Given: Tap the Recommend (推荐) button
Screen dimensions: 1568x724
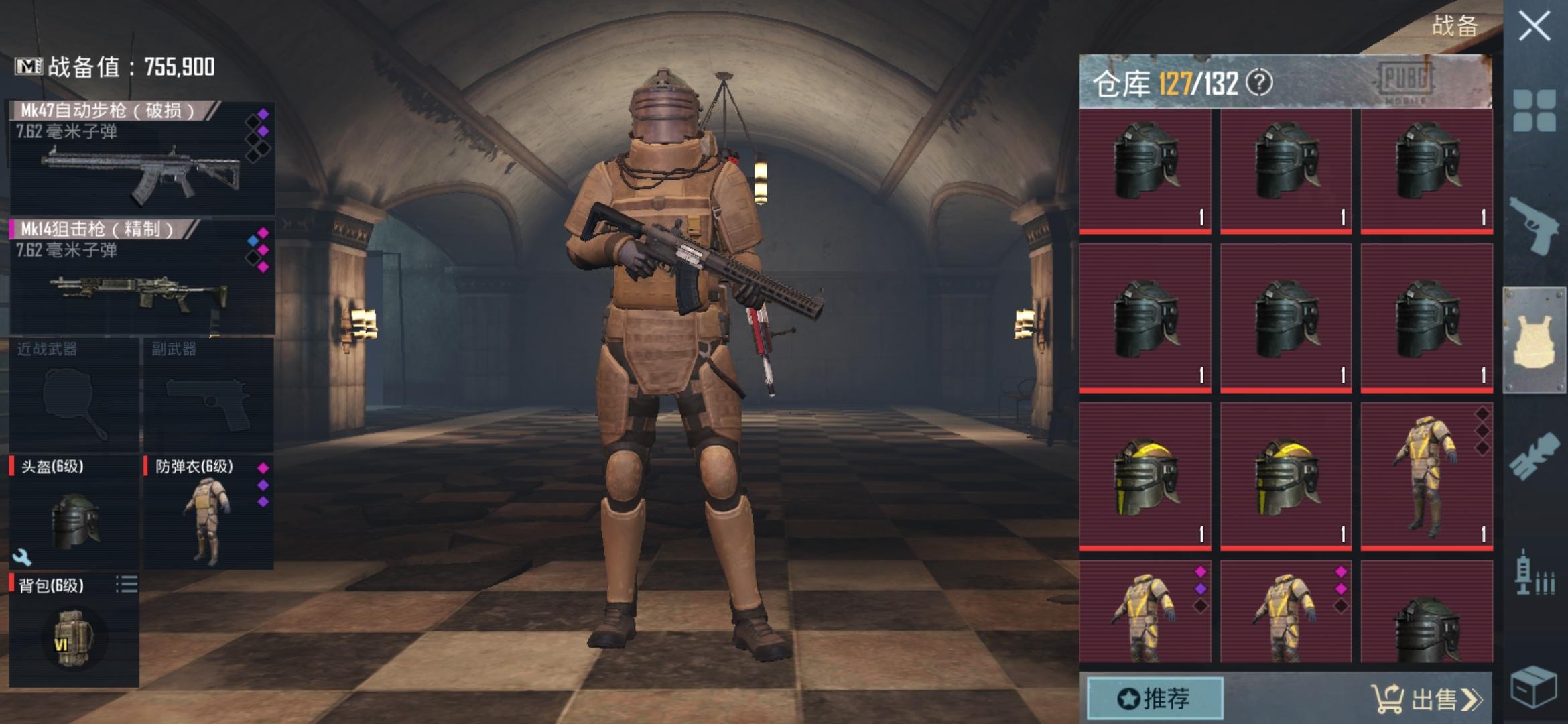Looking at the screenshot, I should (1154, 699).
